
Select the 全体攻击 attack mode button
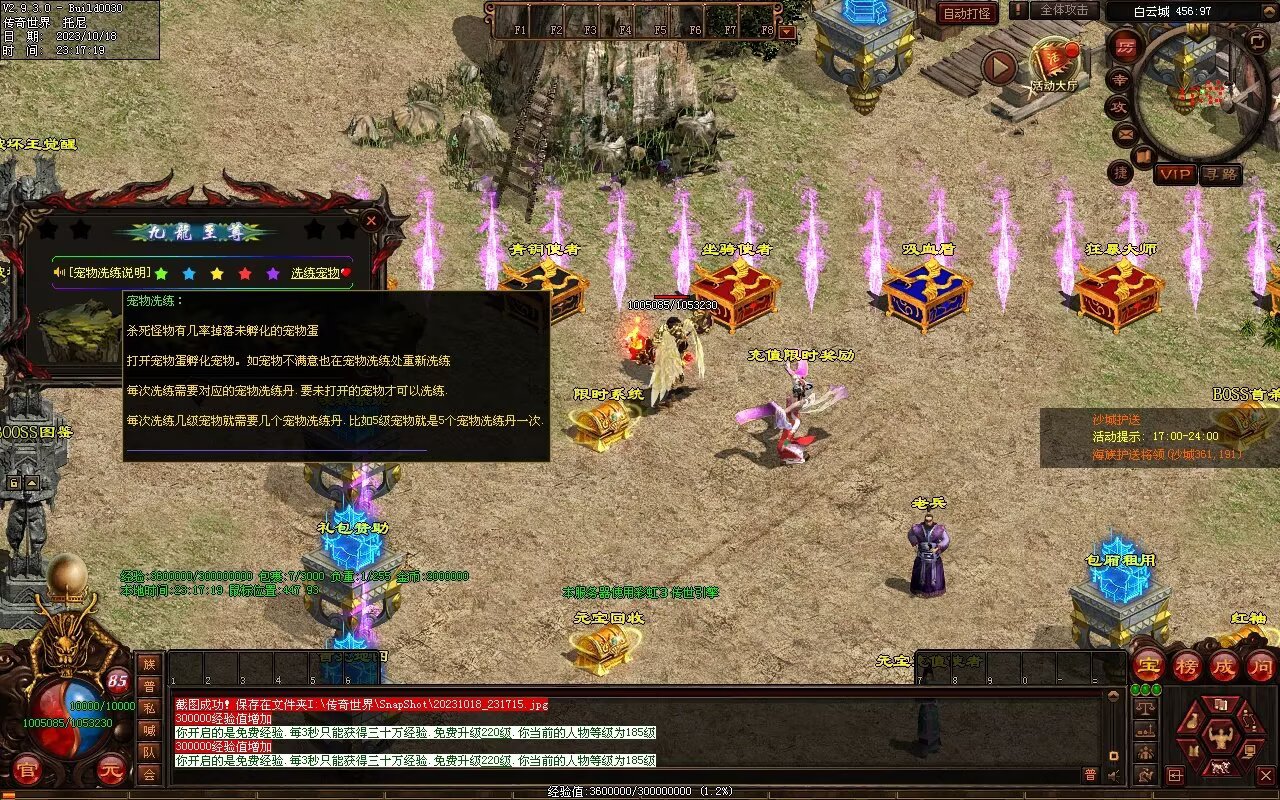pyautogui.click(x=1063, y=10)
